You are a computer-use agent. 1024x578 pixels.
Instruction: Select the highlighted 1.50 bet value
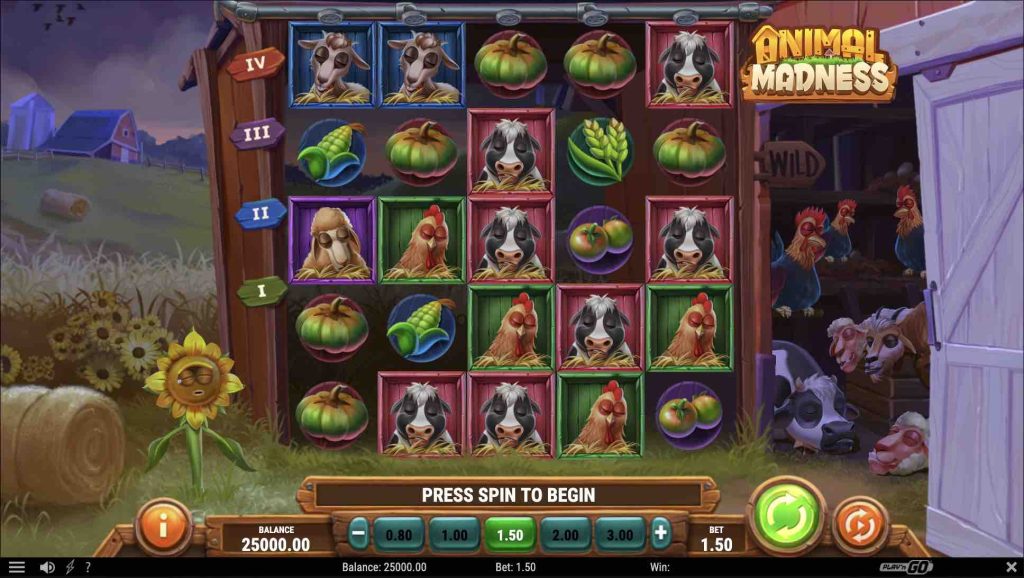pyautogui.click(x=510, y=535)
